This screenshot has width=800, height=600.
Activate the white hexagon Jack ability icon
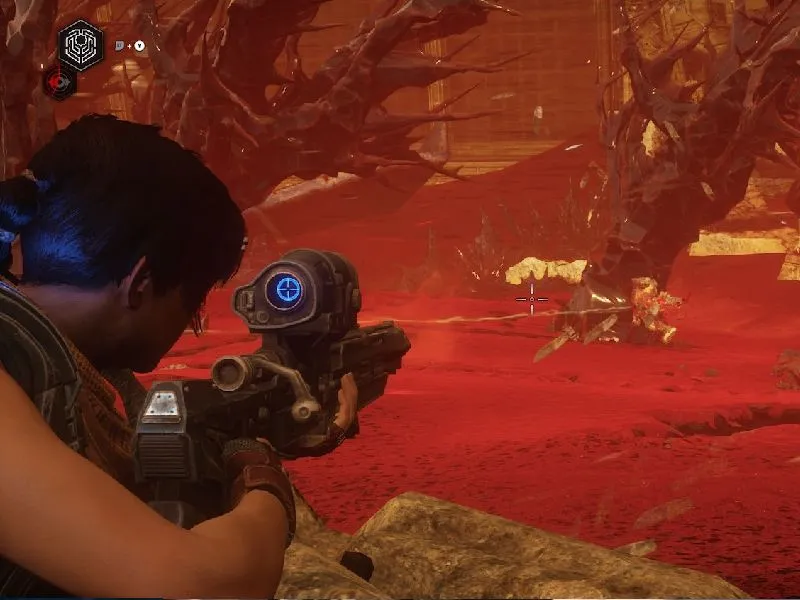80,43
